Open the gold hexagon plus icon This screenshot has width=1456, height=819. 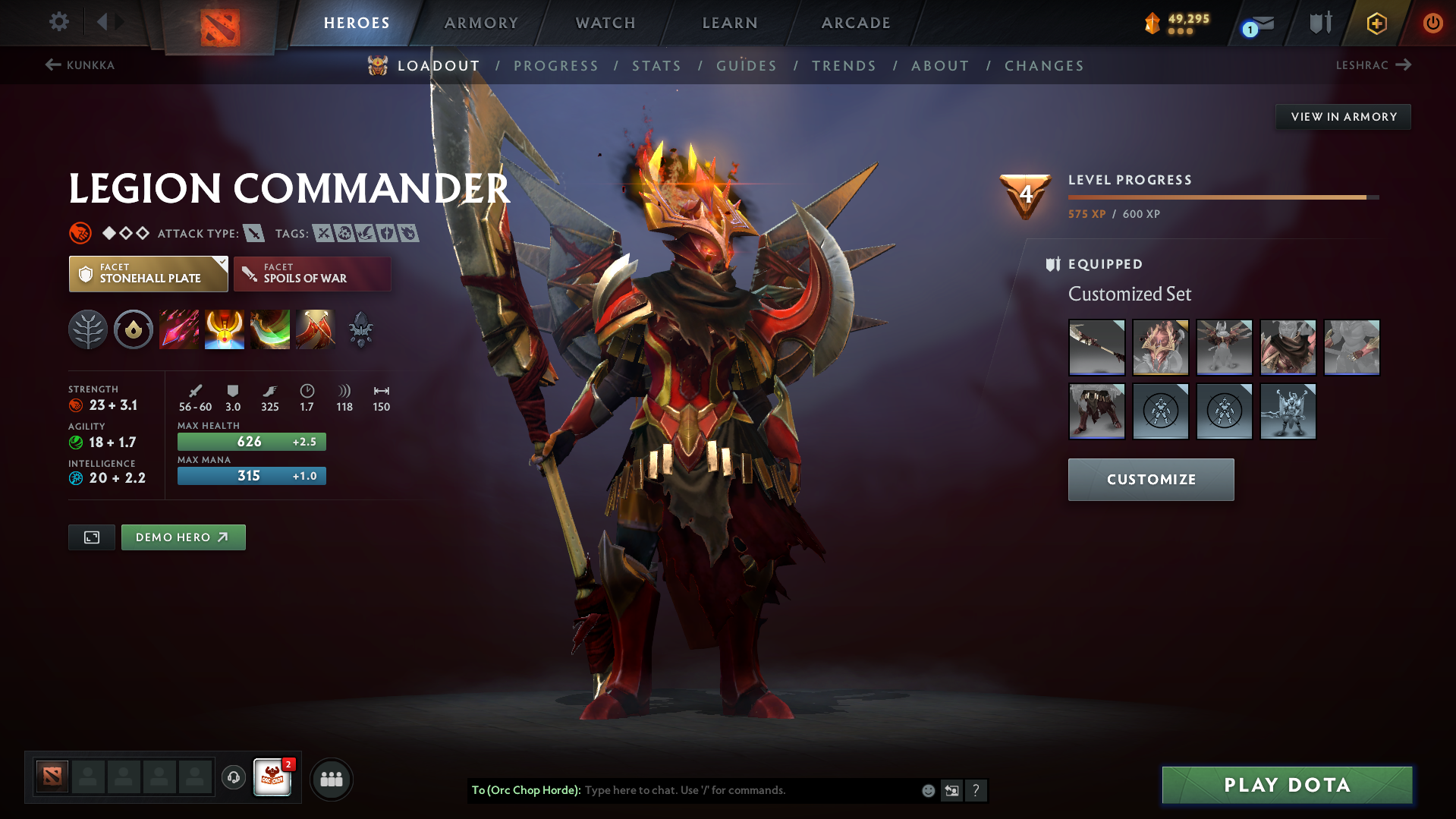pos(1376,23)
